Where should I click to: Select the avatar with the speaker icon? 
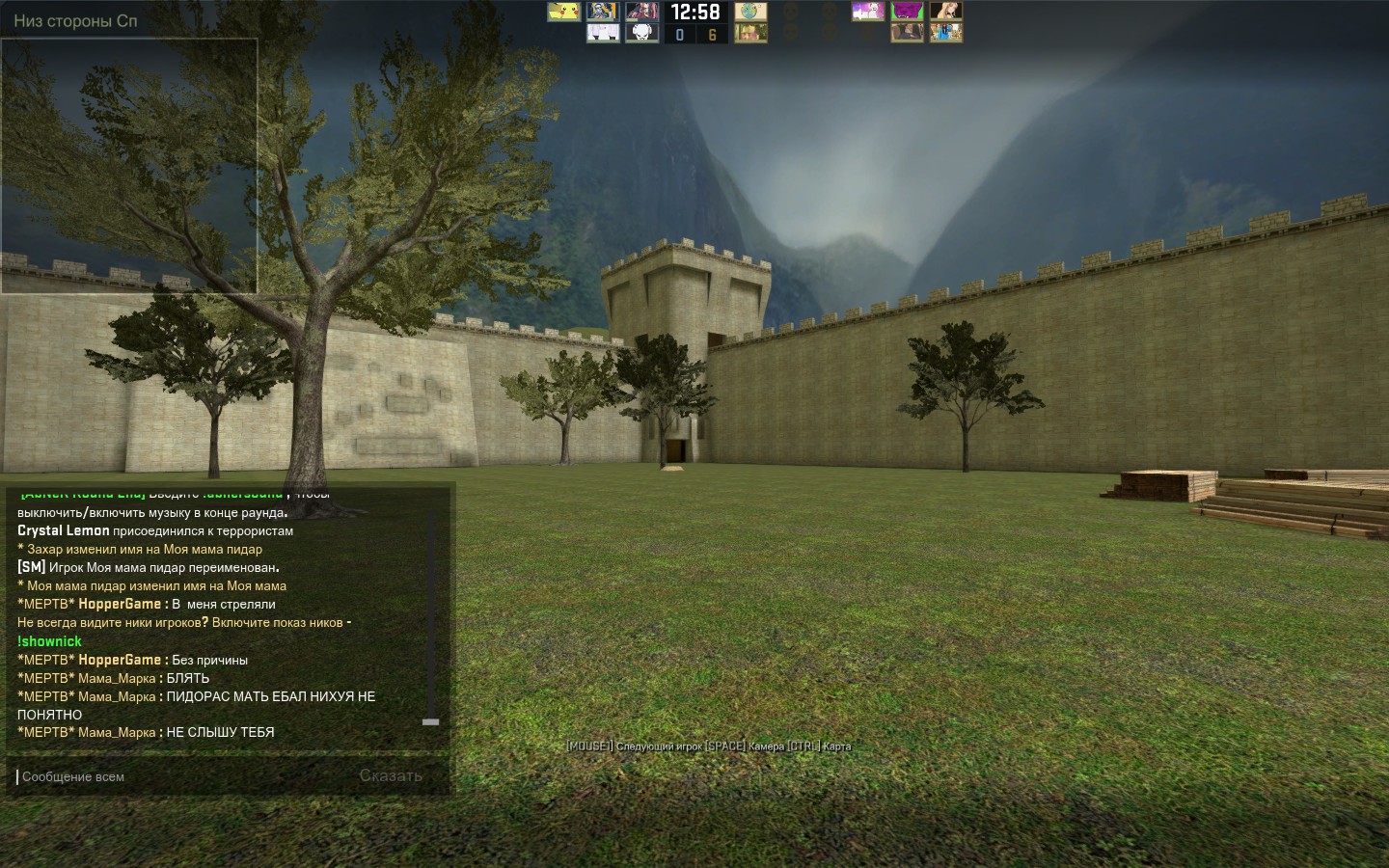pyautogui.click(x=867, y=12)
